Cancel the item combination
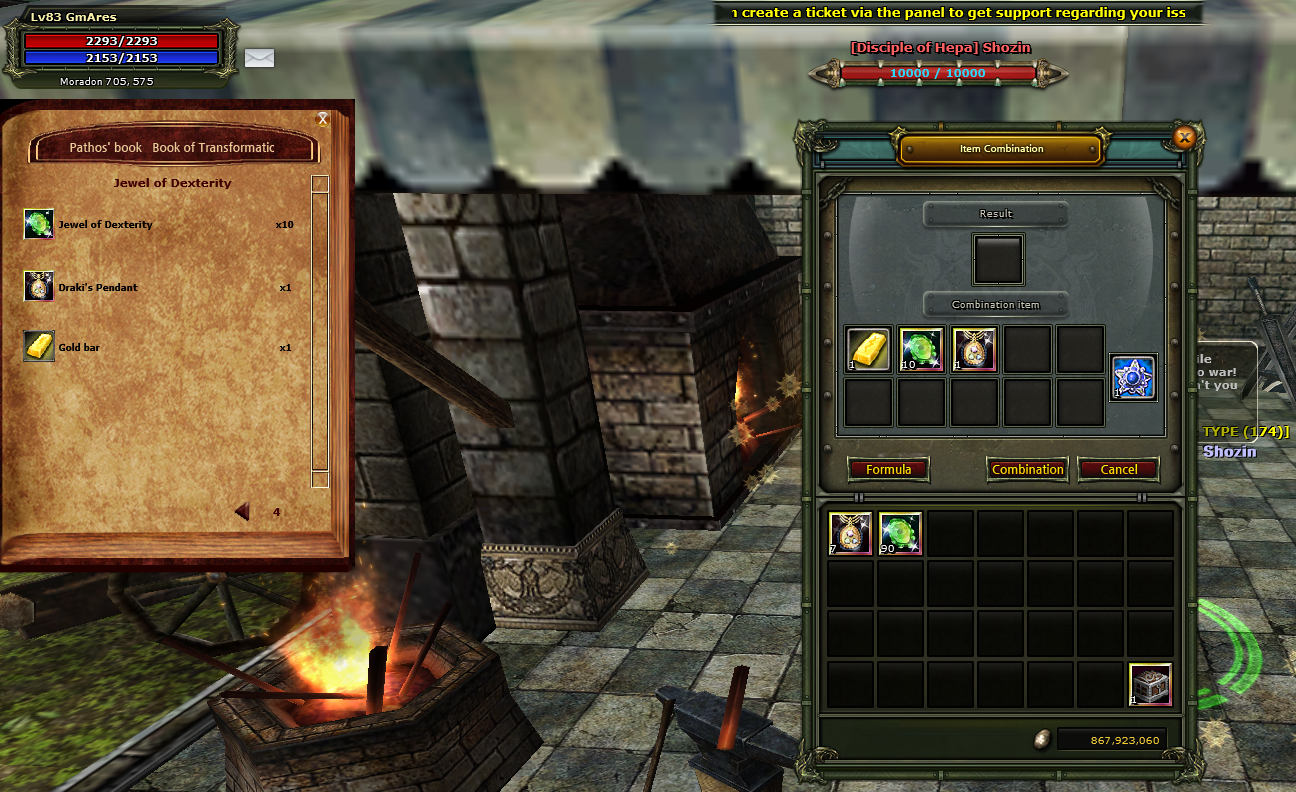This screenshot has width=1296, height=792. pyautogui.click(x=1118, y=469)
